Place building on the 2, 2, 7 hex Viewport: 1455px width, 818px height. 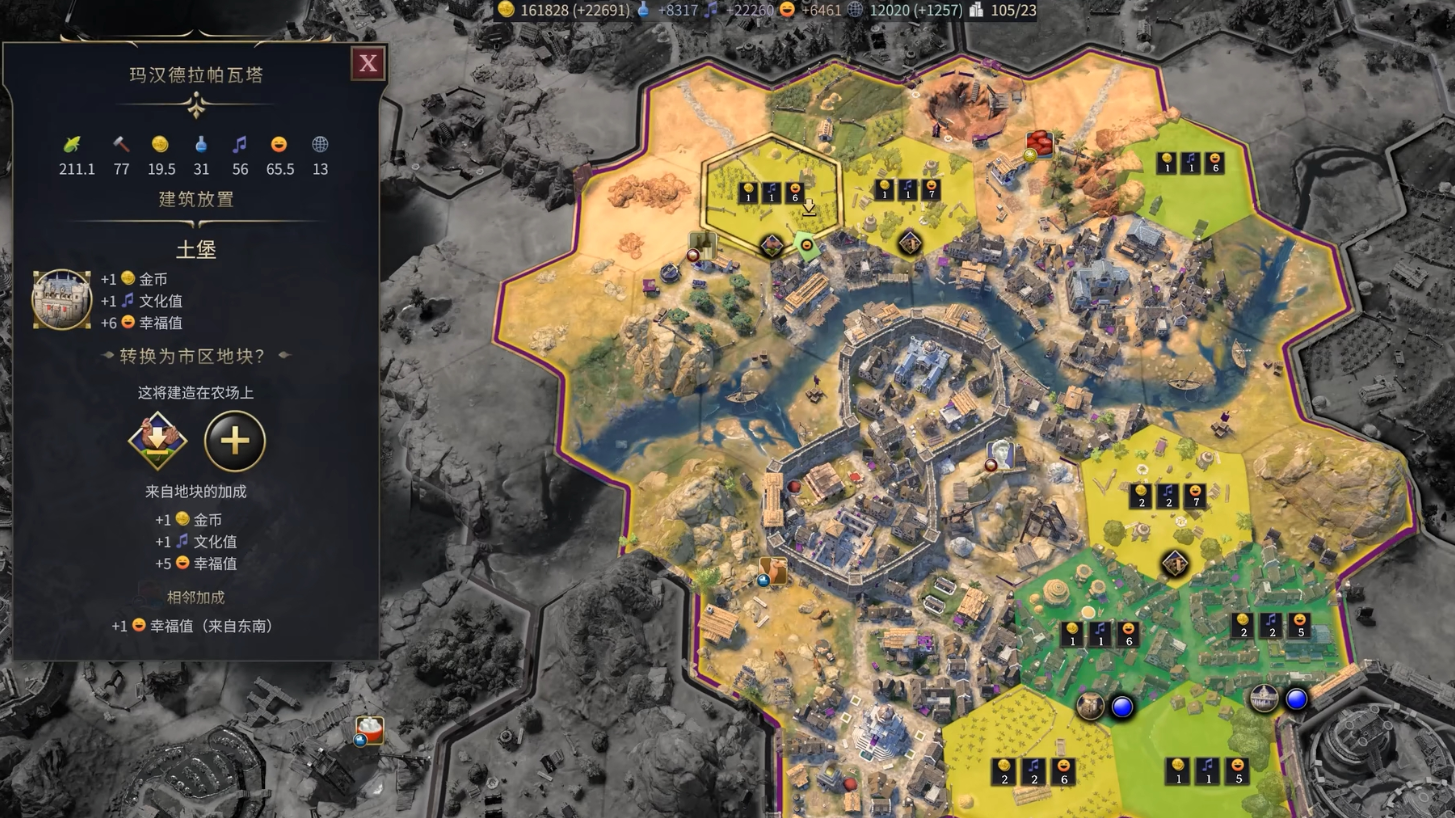1167,497
